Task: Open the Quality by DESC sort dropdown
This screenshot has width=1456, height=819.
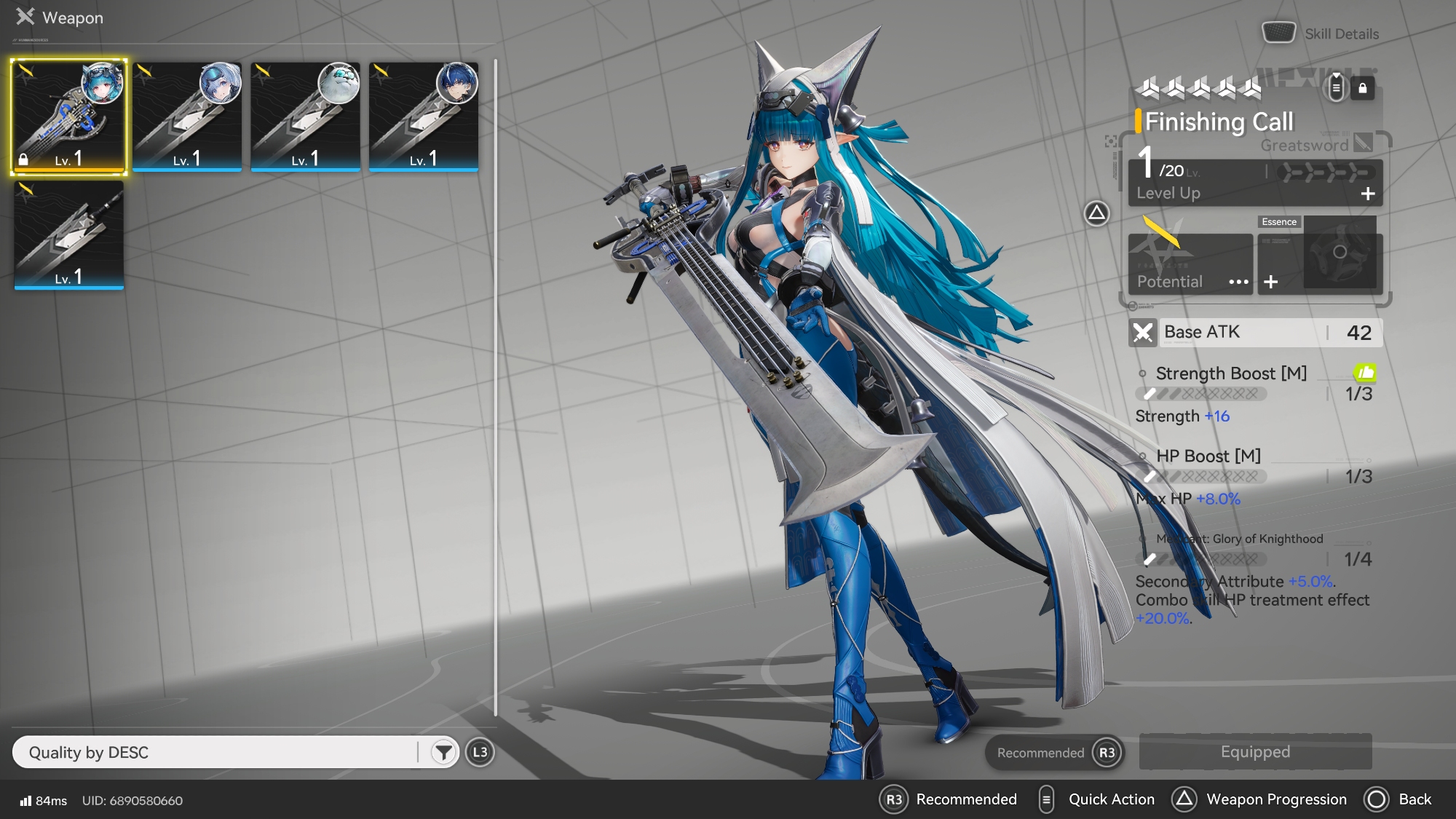Action: tap(218, 752)
